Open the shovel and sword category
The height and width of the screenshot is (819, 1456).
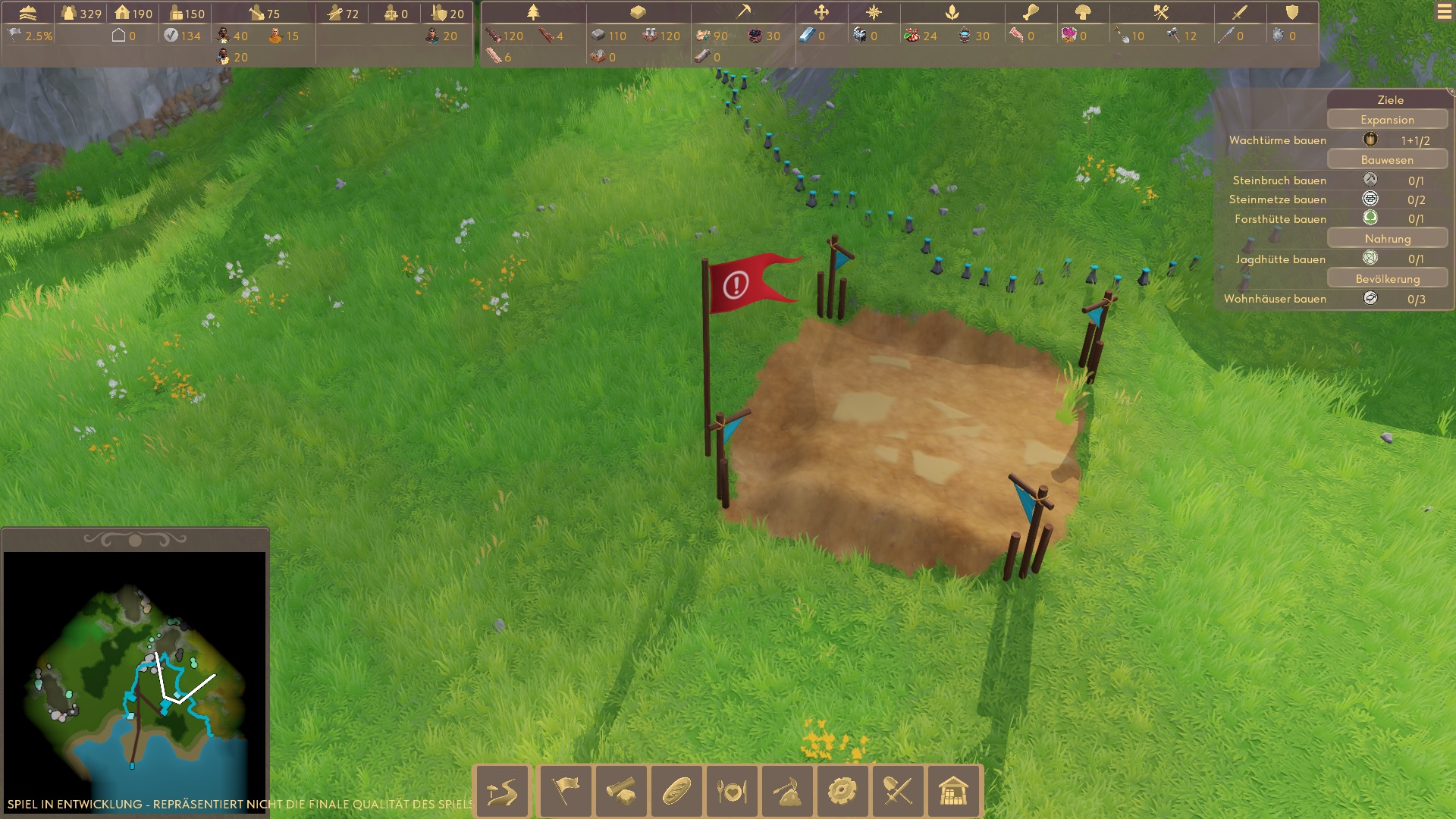(898, 792)
